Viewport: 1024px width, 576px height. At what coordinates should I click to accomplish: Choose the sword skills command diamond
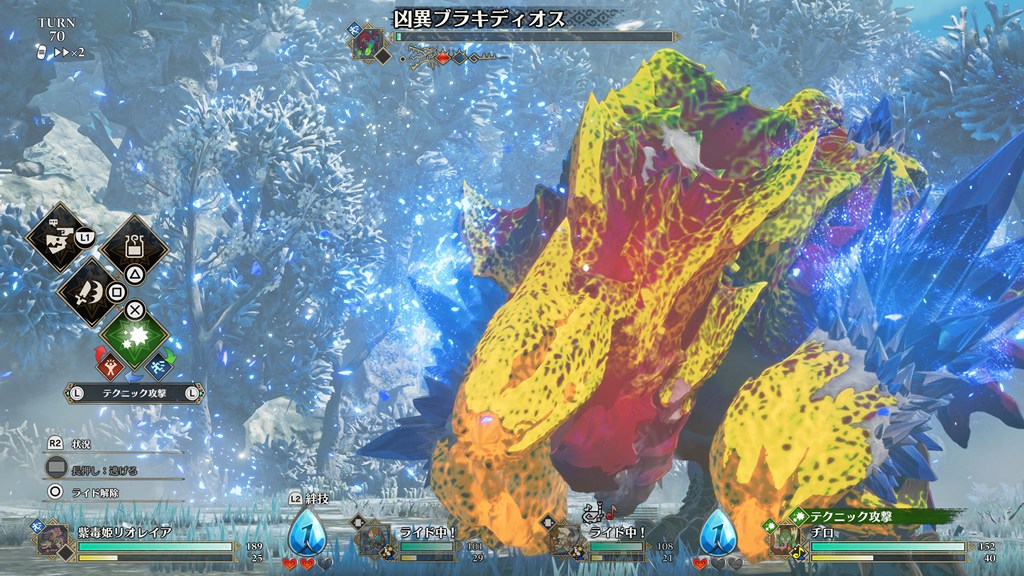tap(91, 288)
